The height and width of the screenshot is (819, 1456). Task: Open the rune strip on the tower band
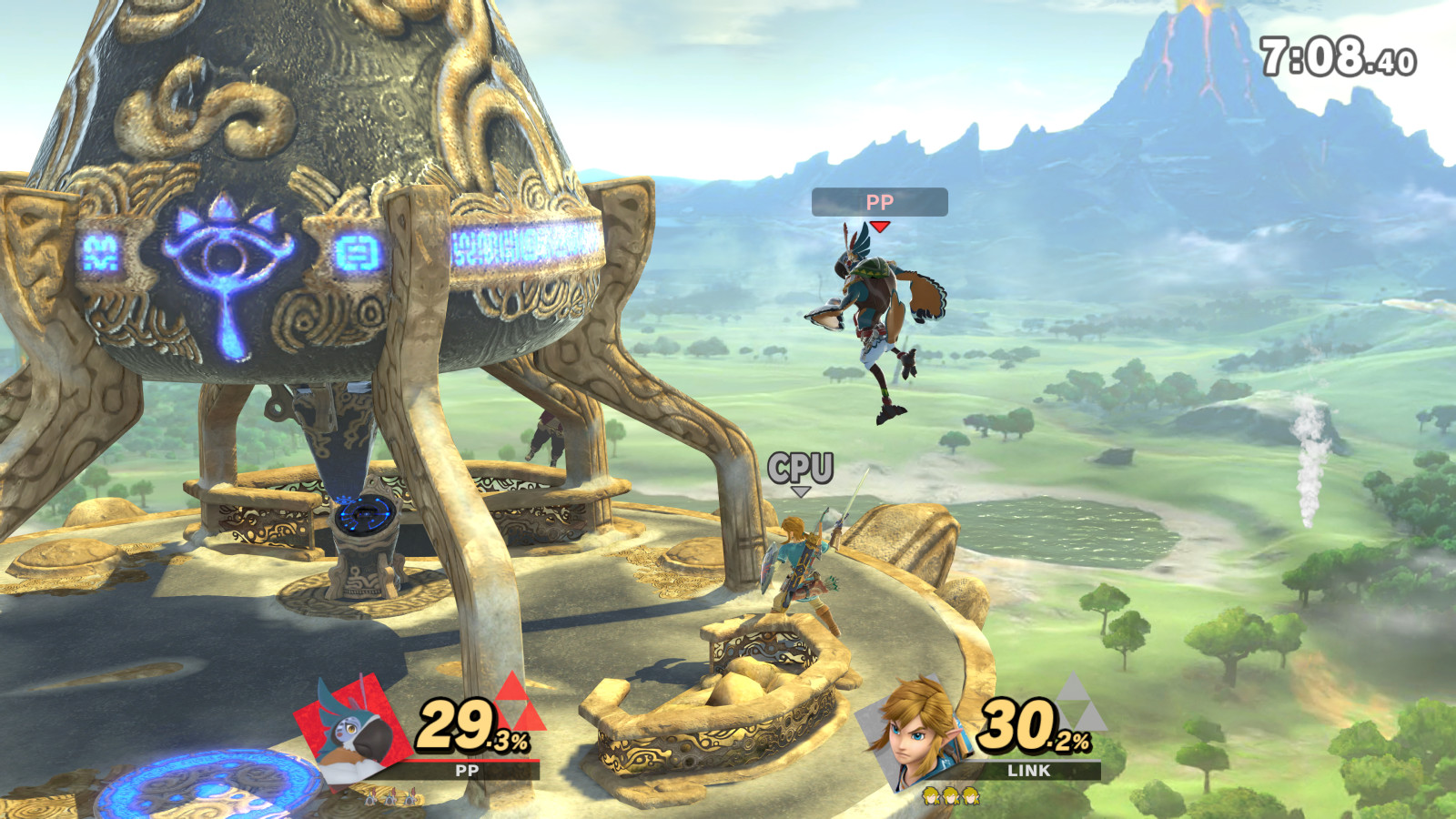click(523, 241)
